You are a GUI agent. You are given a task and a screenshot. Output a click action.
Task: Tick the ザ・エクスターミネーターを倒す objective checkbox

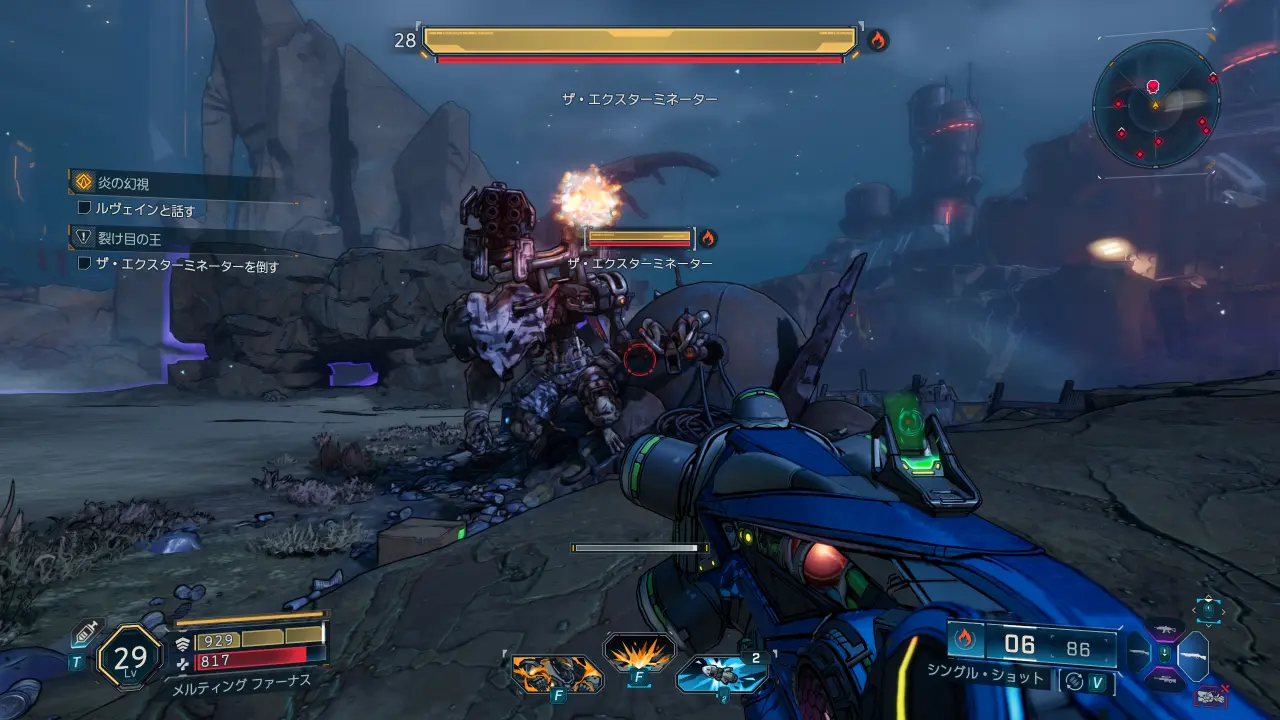85,265
